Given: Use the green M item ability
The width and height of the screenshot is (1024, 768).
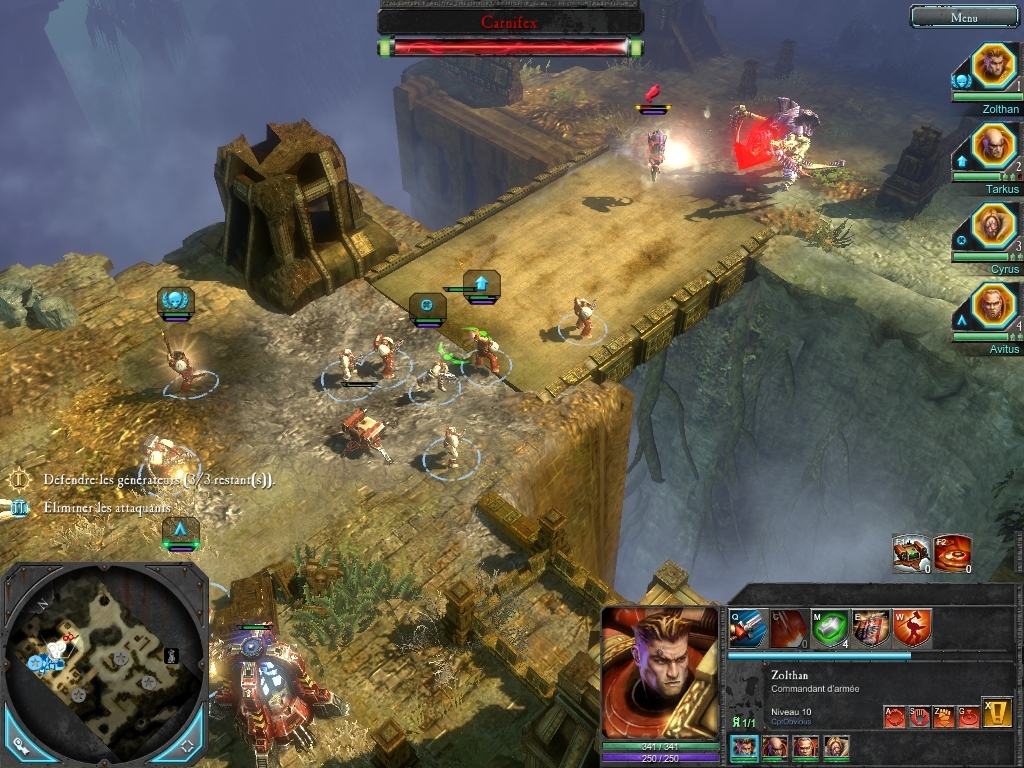Looking at the screenshot, I should [x=830, y=628].
